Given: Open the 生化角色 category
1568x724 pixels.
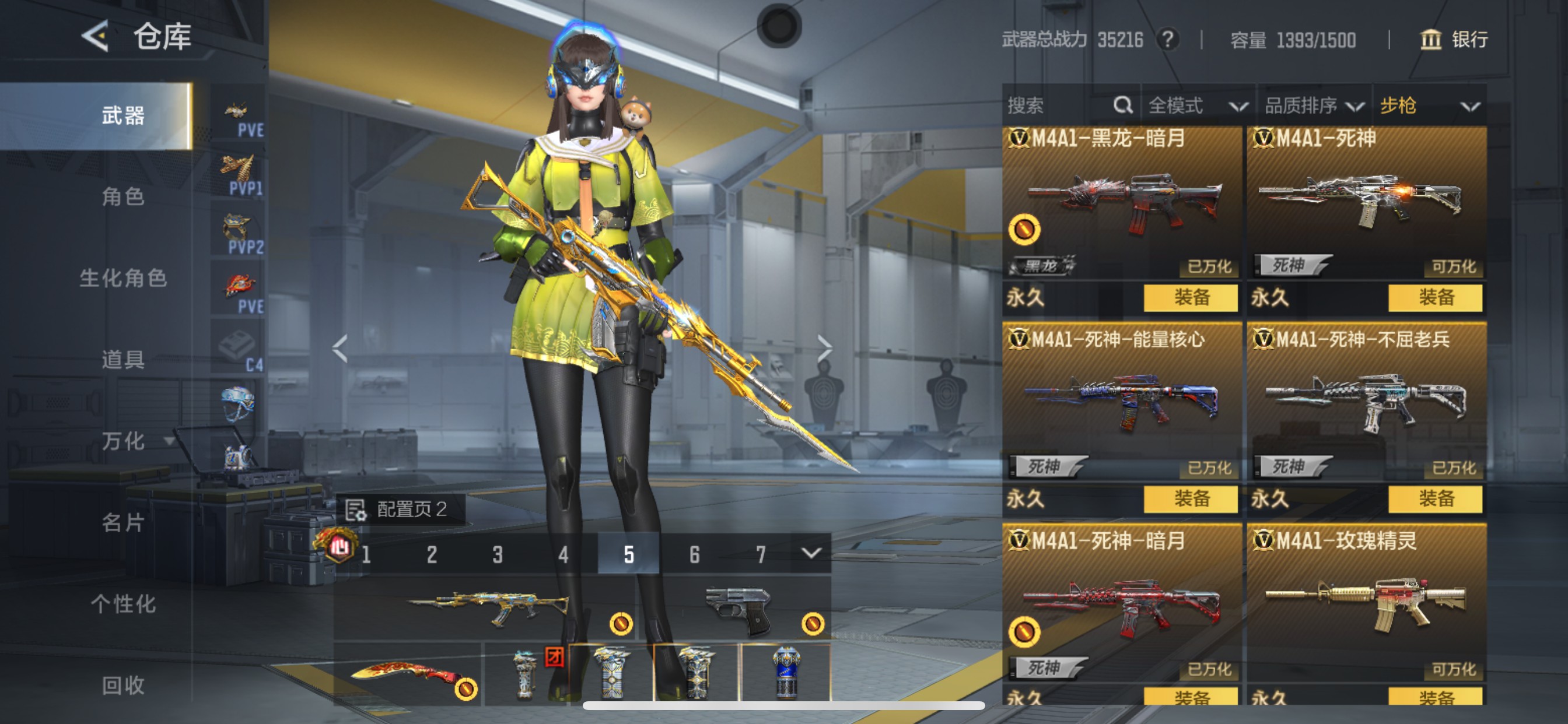Looking at the screenshot, I should pos(123,278).
